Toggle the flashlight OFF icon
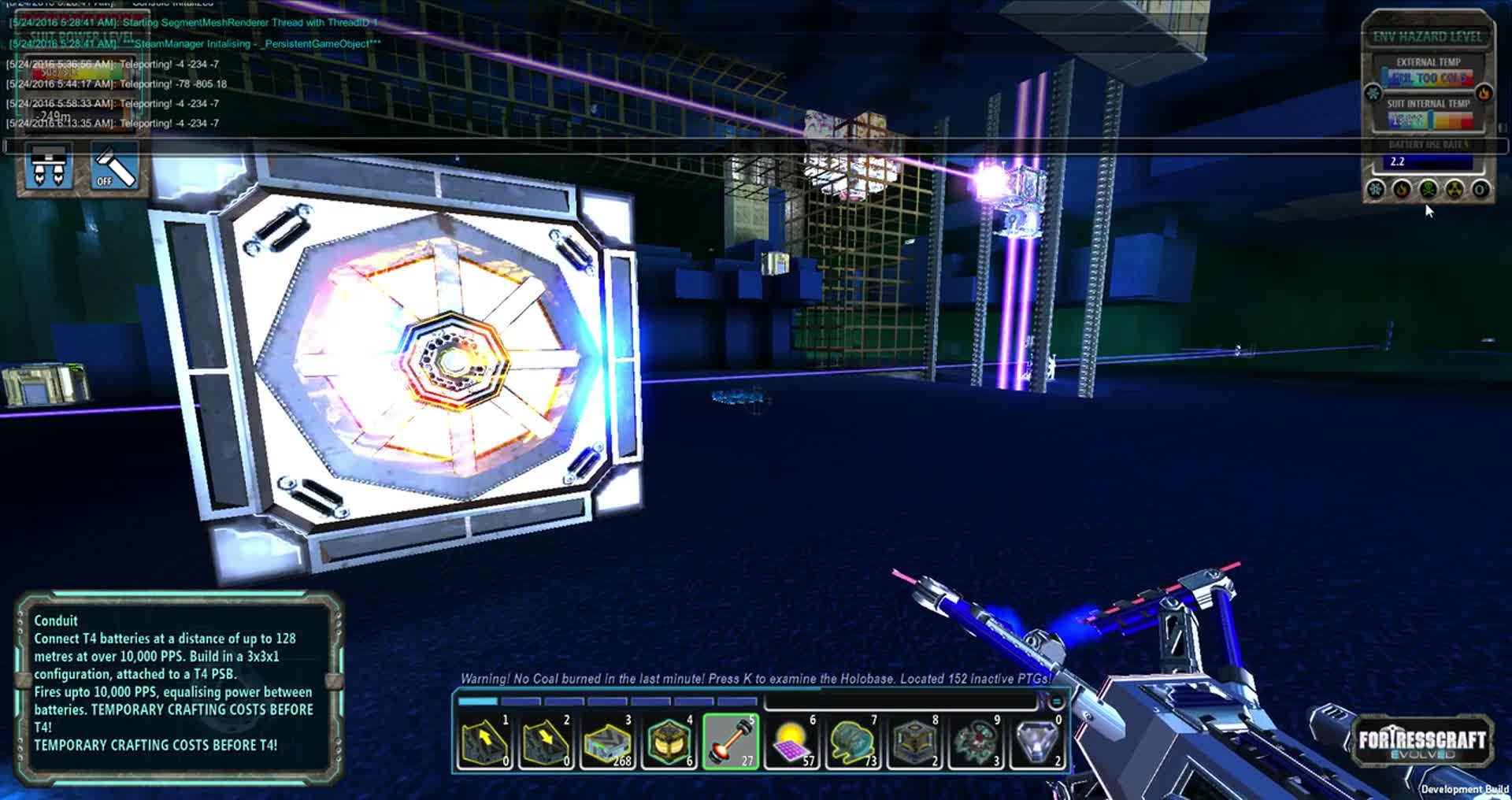Image resolution: width=1512 pixels, height=800 pixels. [116, 166]
